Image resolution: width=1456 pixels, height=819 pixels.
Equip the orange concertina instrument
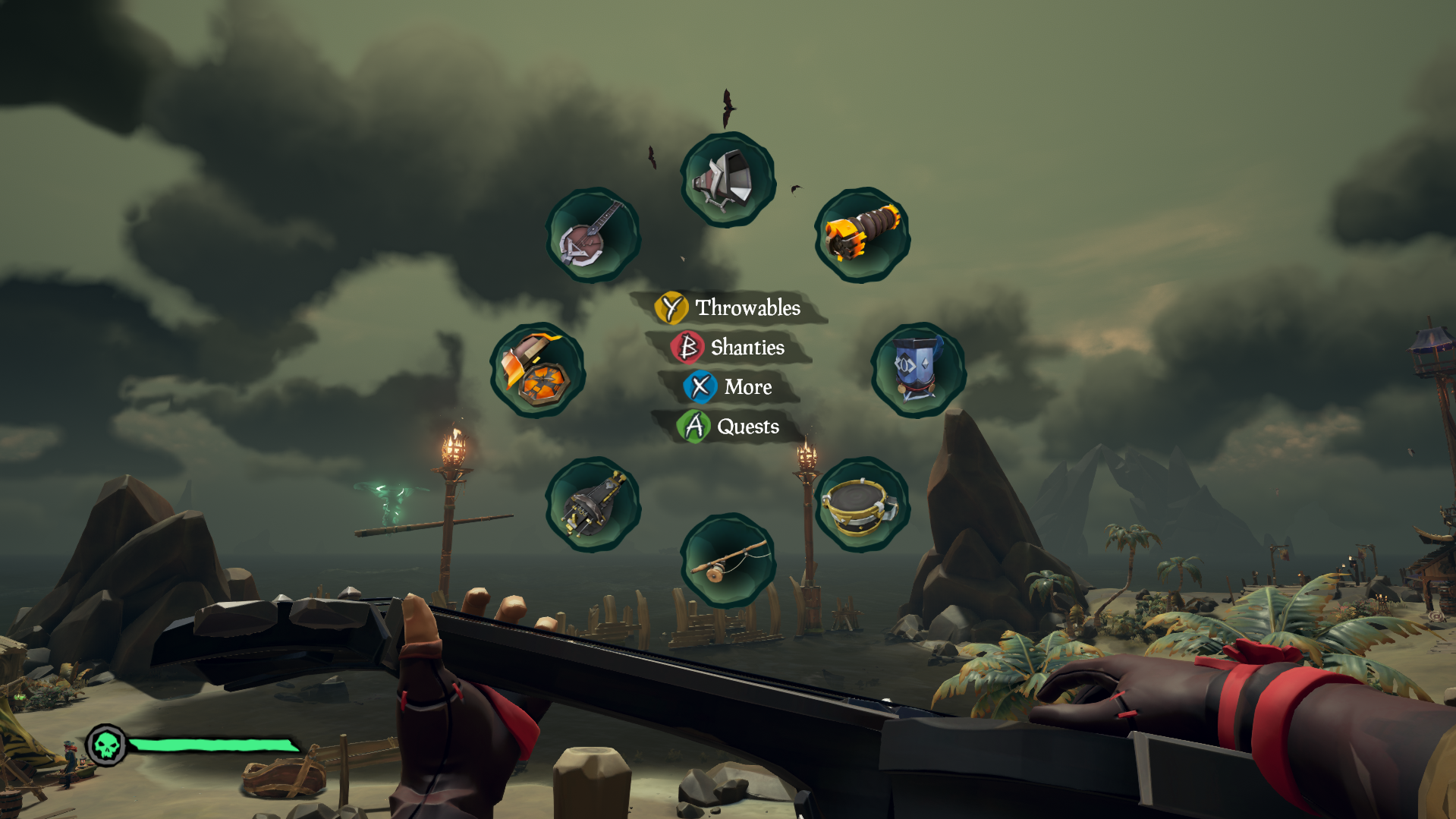(862, 235)
